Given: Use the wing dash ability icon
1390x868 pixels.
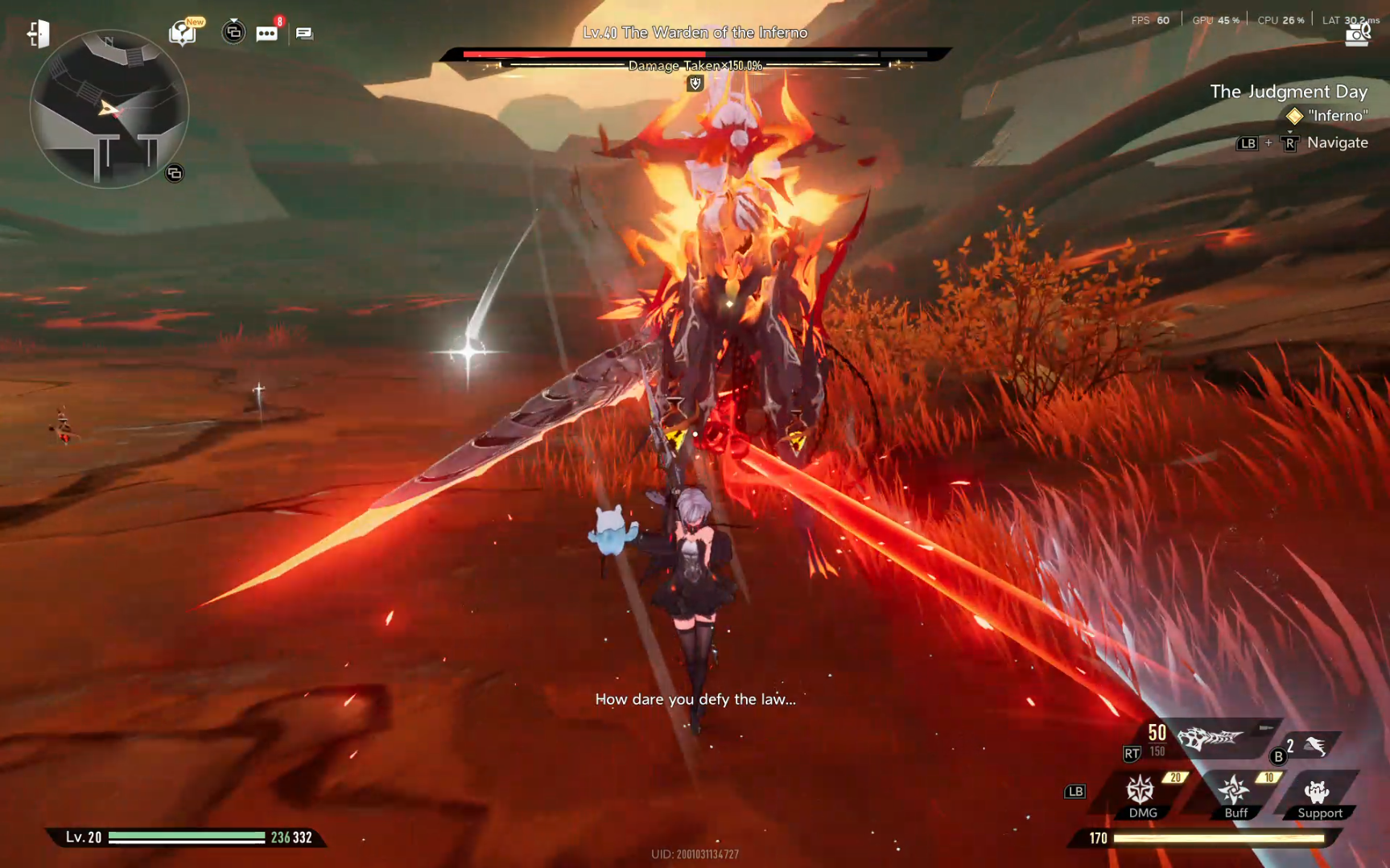Looking at the screenshot, I should click(x=1315, y=747).
